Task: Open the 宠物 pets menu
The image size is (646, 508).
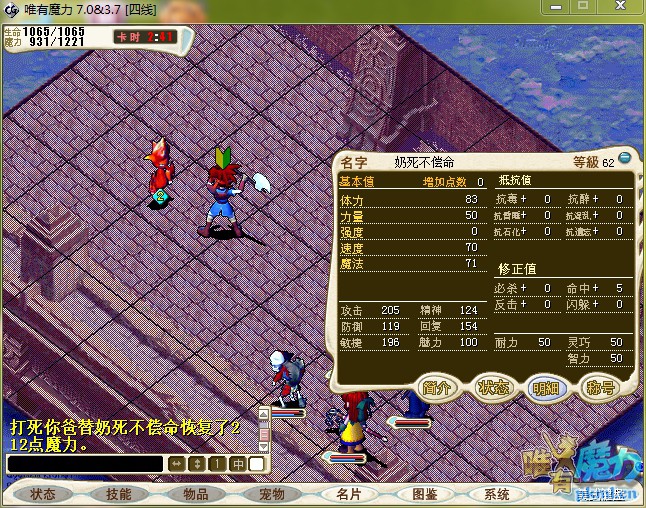Action: (271, 494)
